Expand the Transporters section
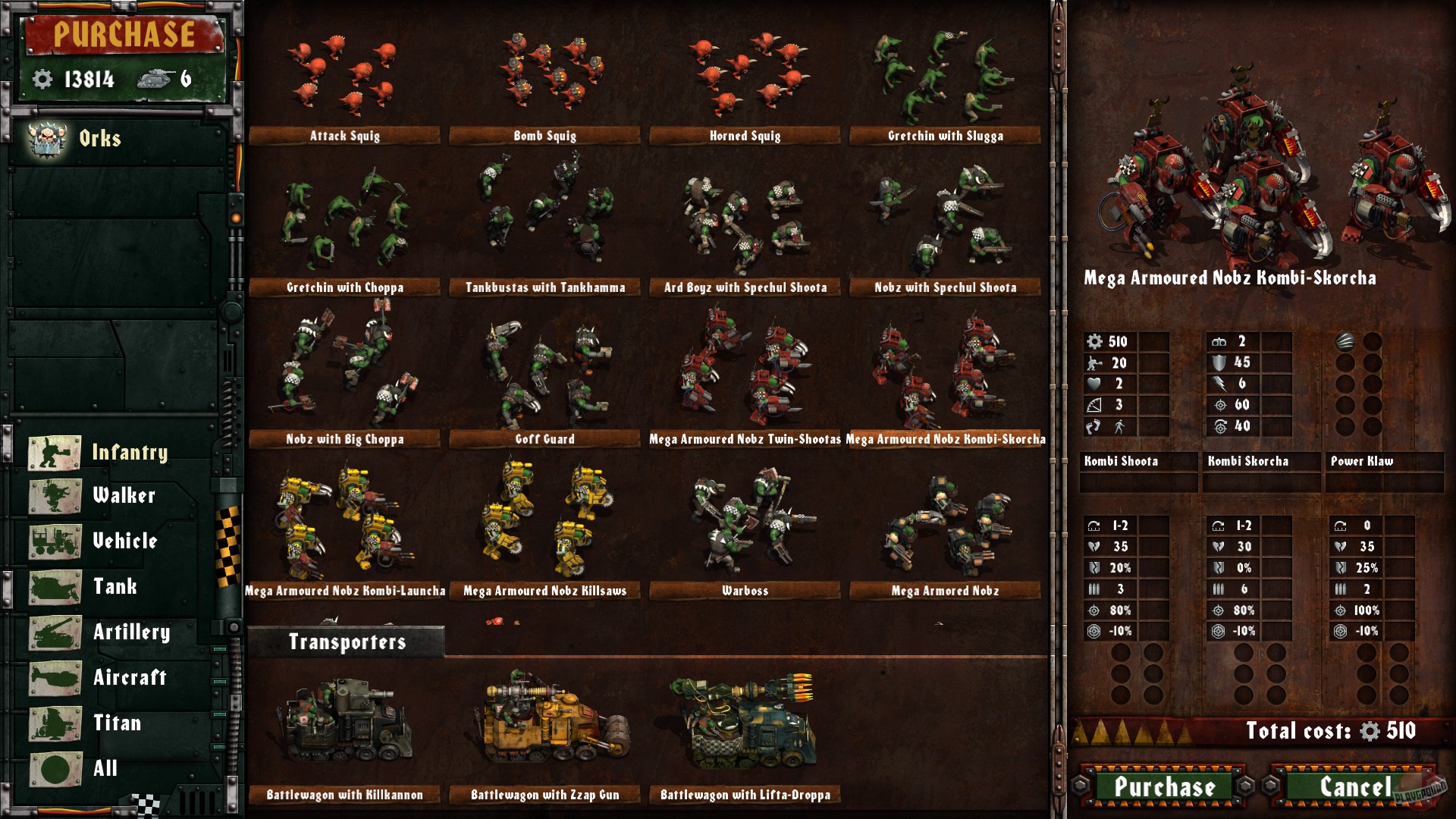The height and width of the screenshot is (819, 1456). [350, 641]
